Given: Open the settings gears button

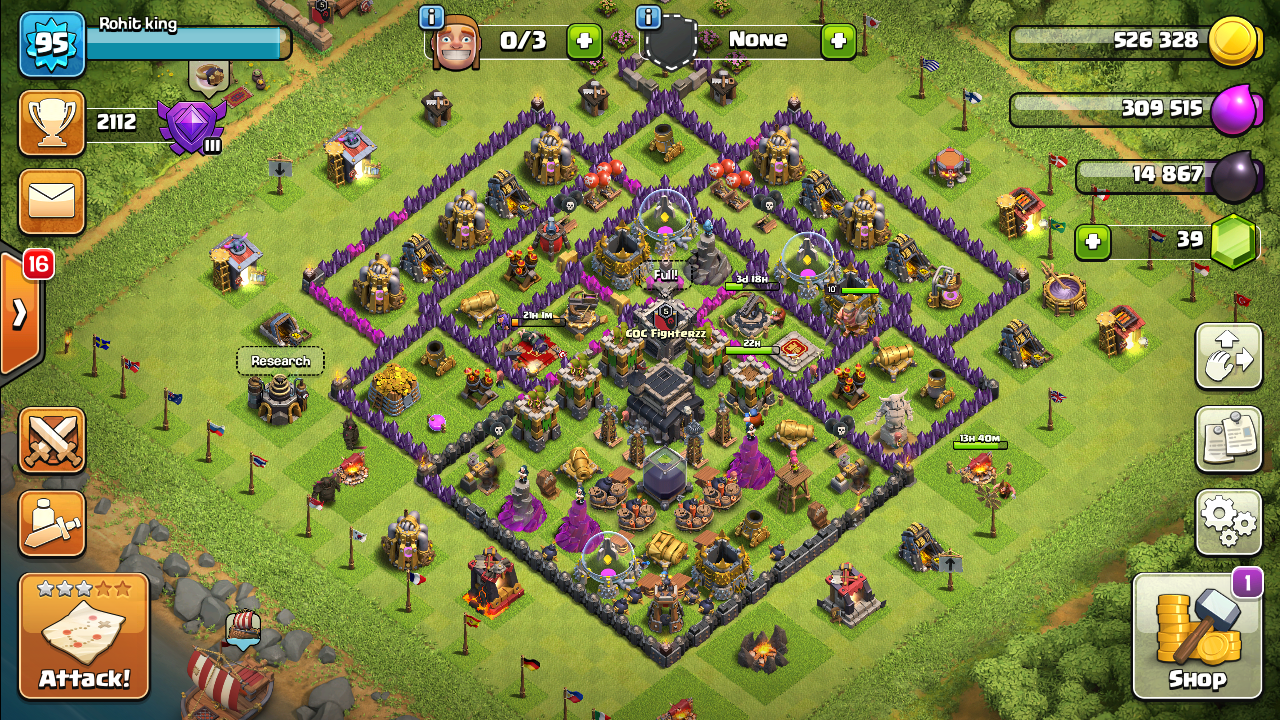Looking at the screenshot, I should [x=1228, y=520].
